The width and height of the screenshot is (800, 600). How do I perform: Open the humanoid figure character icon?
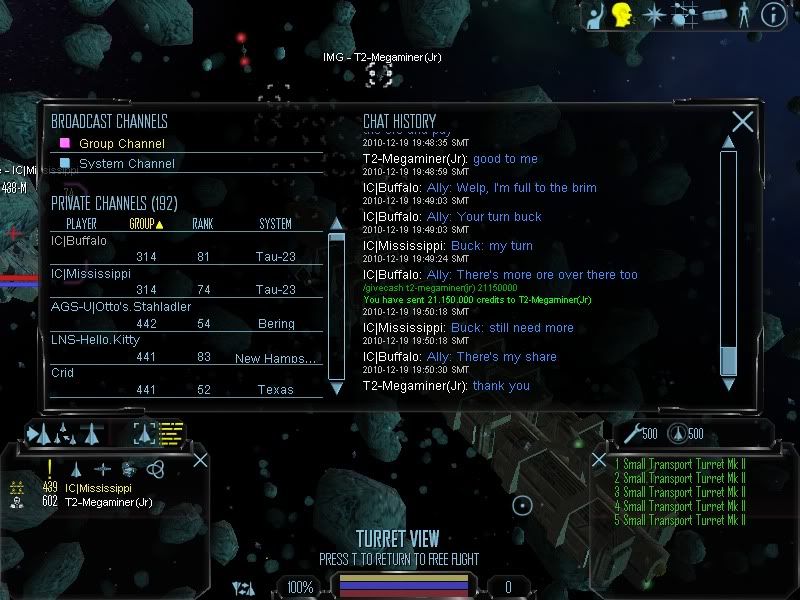[743, 14]
